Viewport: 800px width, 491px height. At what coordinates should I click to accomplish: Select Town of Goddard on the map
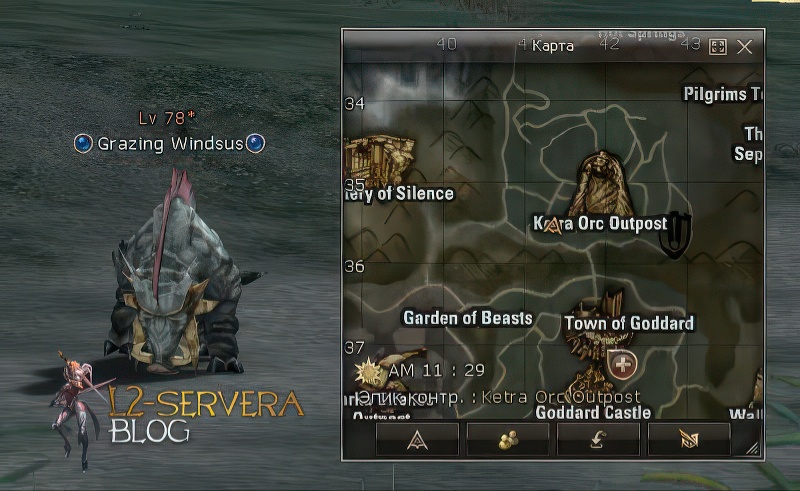point(628,323)
